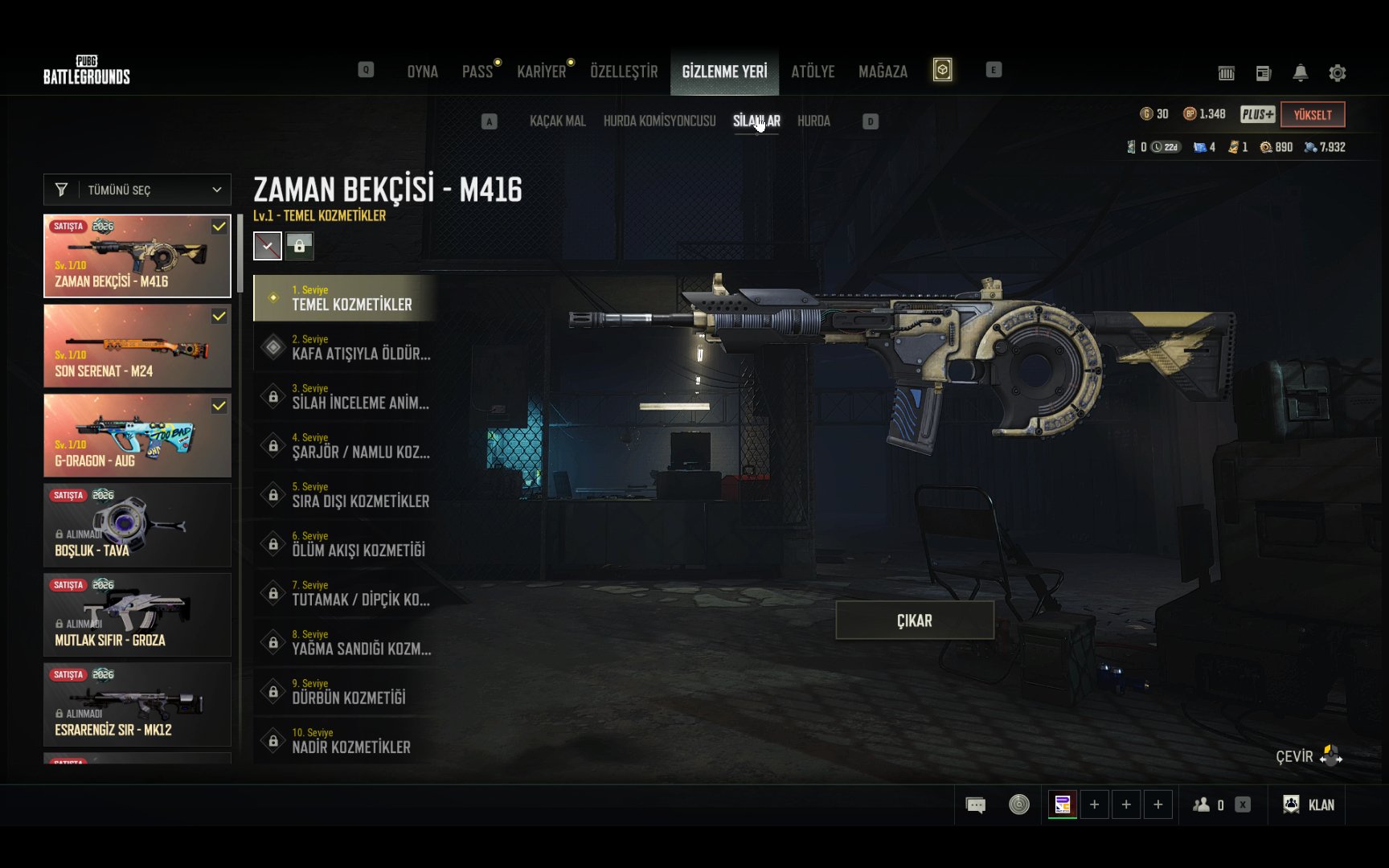Open the HURDA KOMİSYONCUSU sub-tab
Viewport: 1389px width, 868px height.
pos(659,121)
